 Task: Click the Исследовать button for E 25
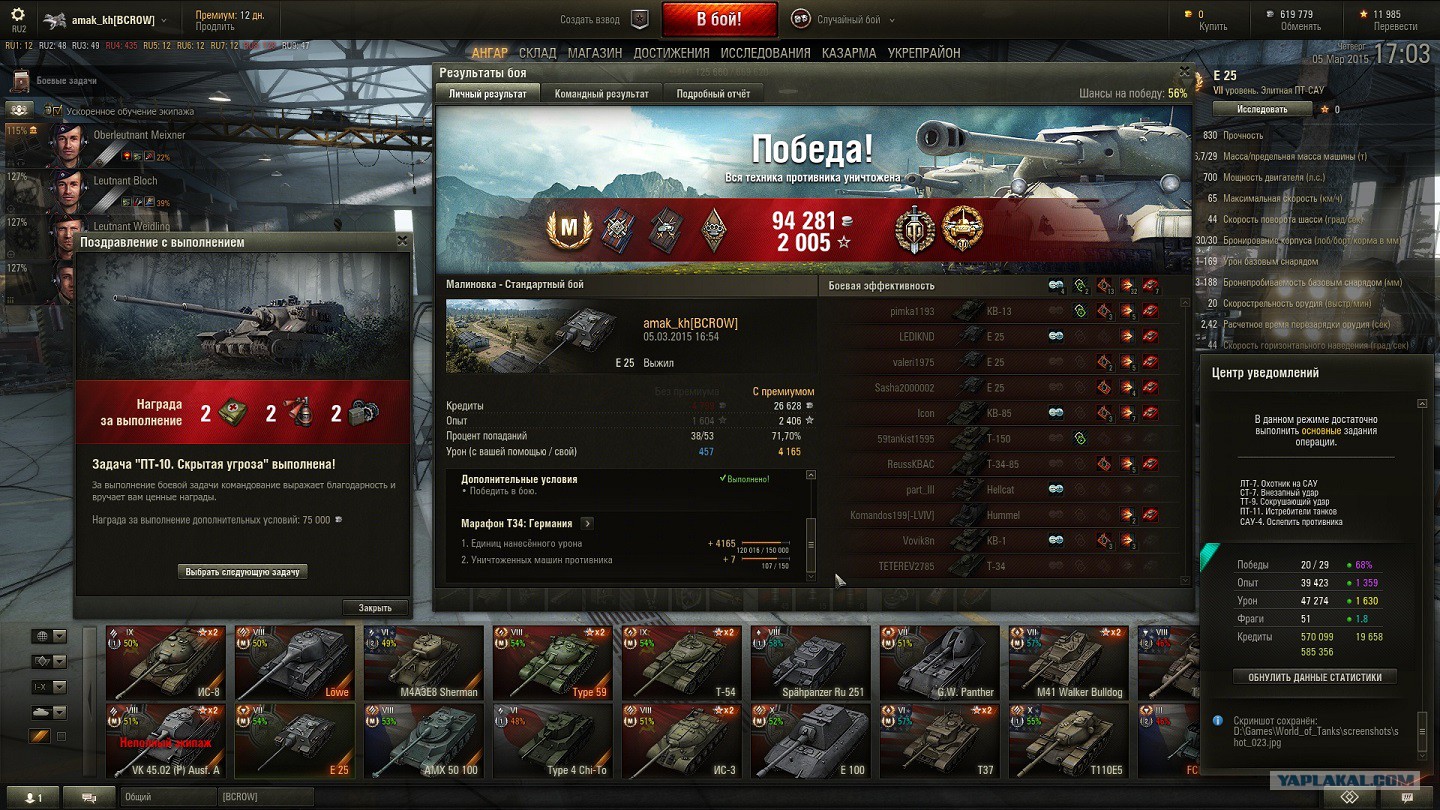click(x=1262, y=109)
